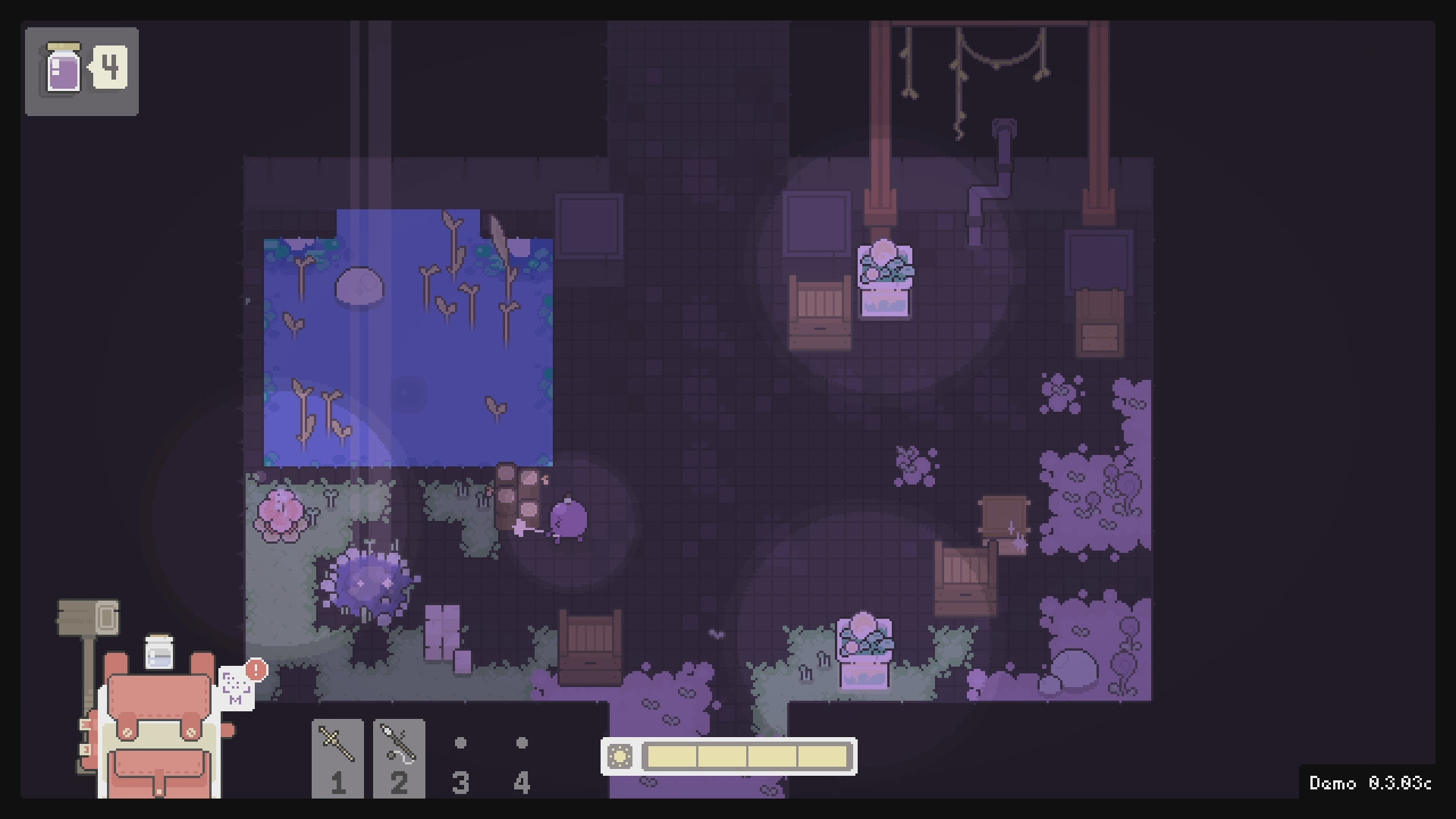
Task: Click empty hotbar slot 3
Action: coord(461,758)
